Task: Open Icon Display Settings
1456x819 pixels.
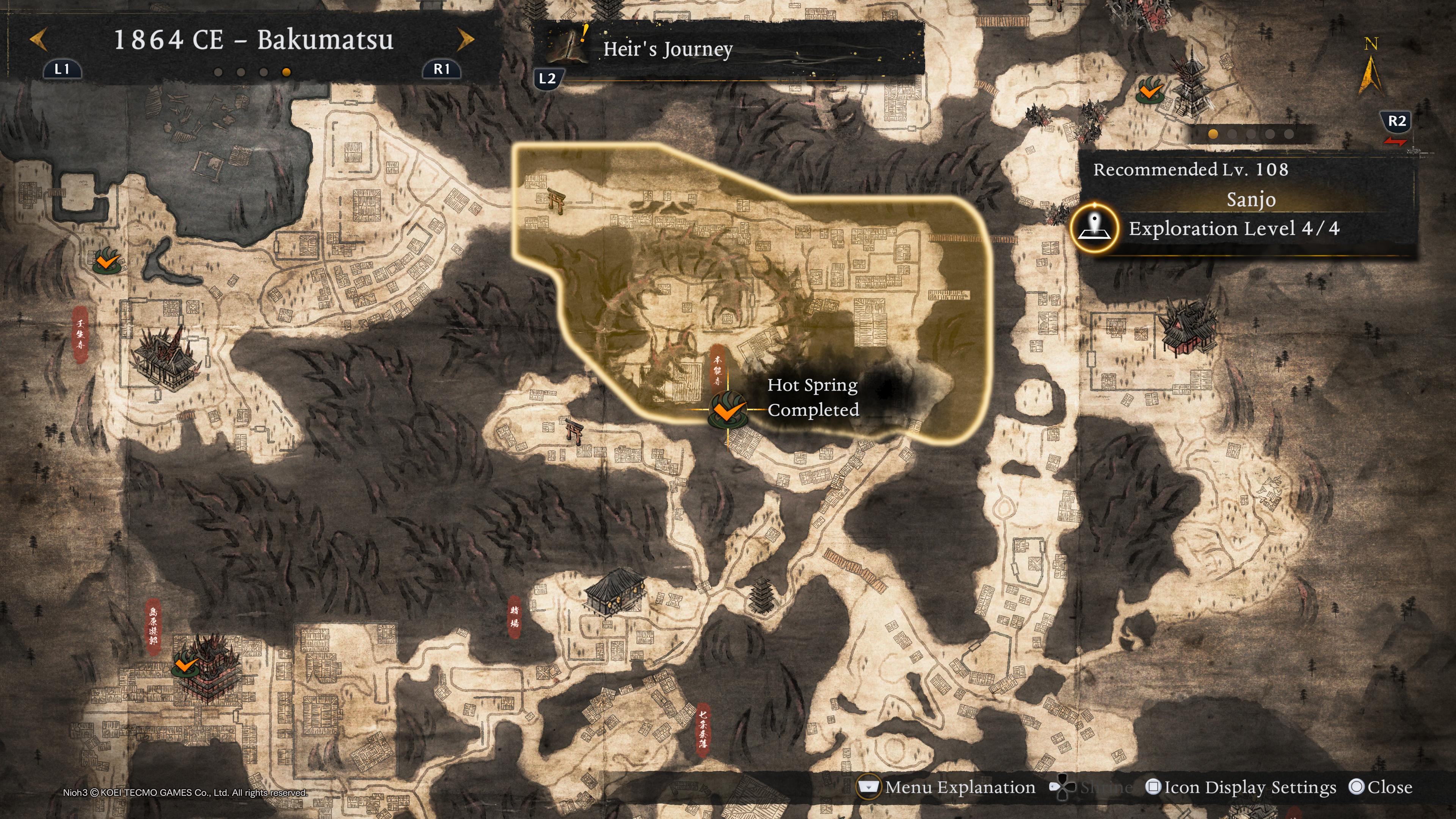Action: (x=1241, y=788)
